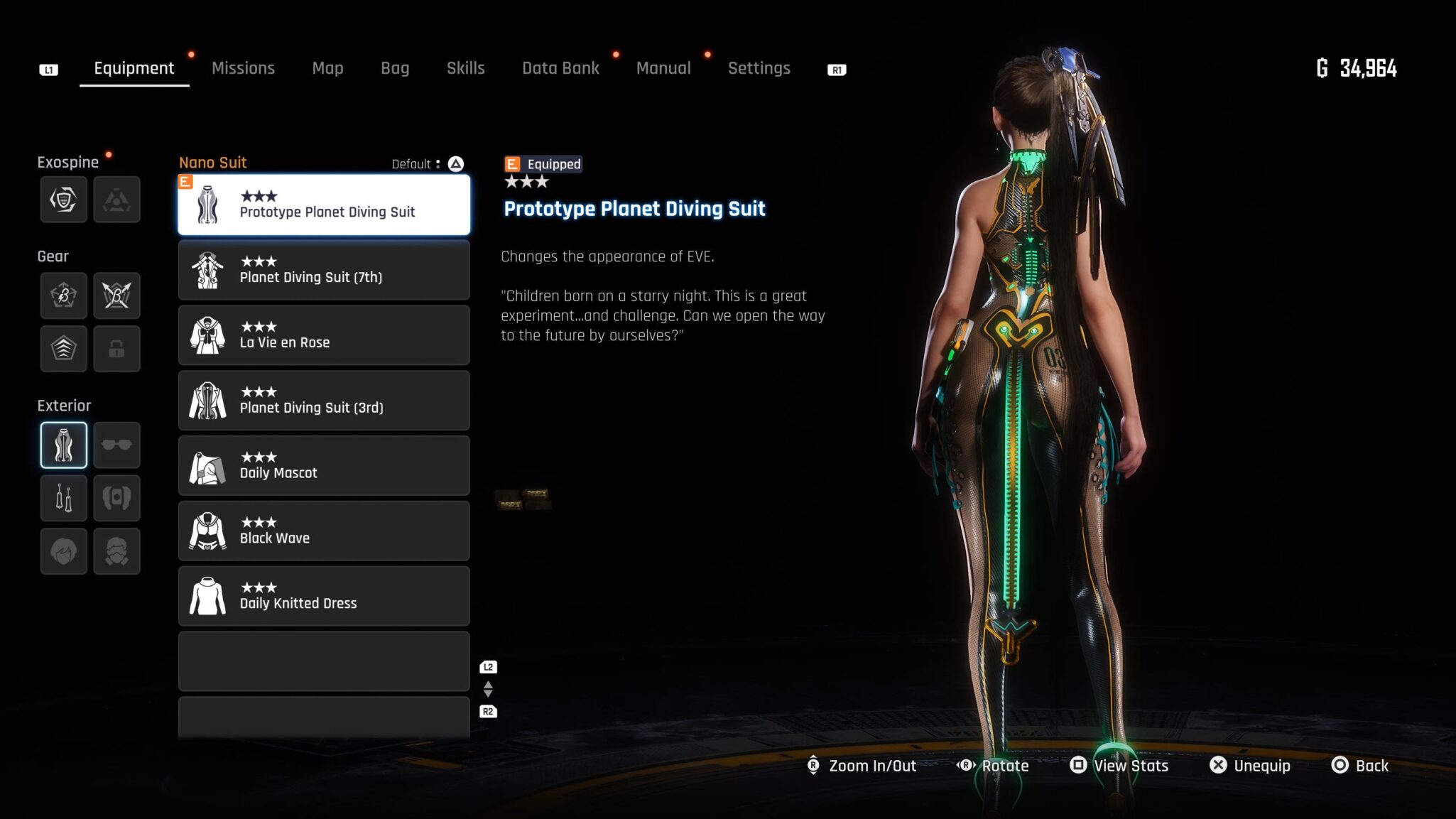The width and height of the screenshot is (1456, 819).
Task: Open the glasses exterior slot
Action: pos(116,445)
